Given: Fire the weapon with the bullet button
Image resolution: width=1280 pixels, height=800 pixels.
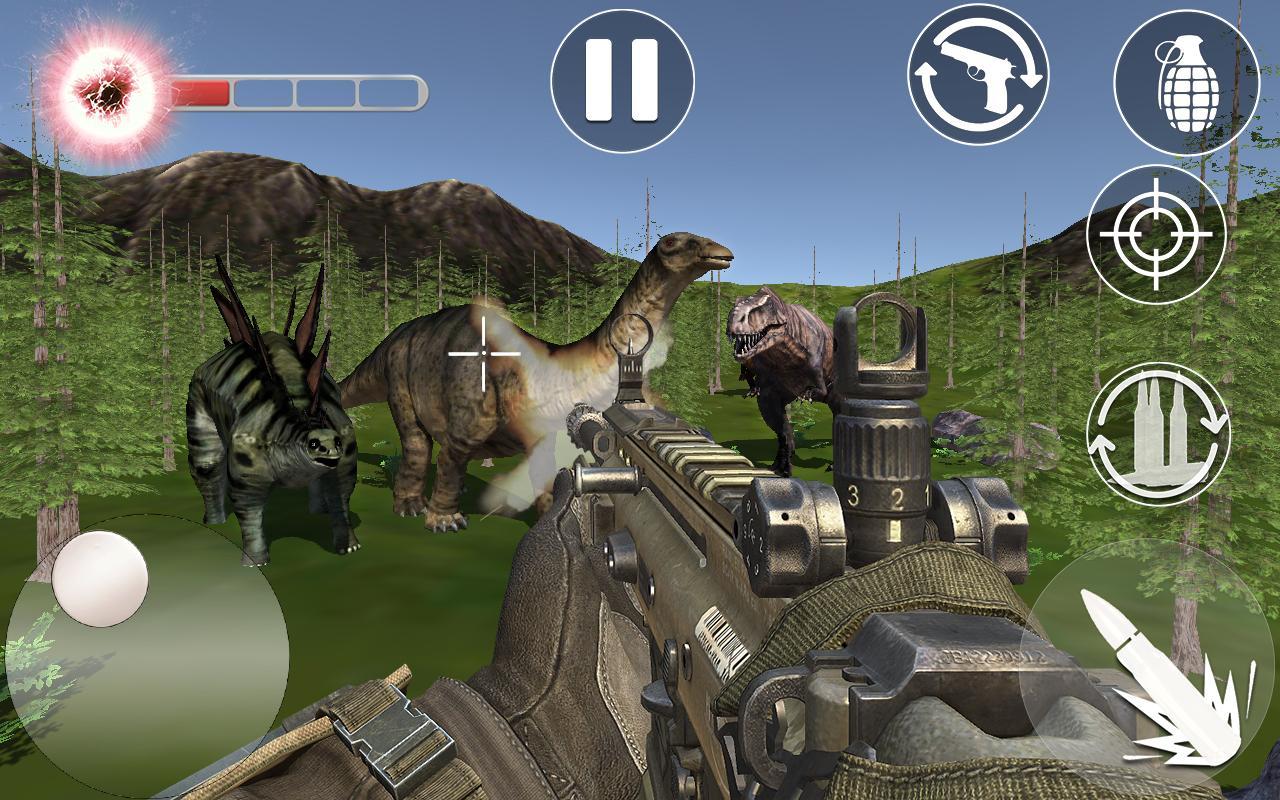Looking at the screenshot, I should pyautogui.click(x=1148, y=665).
